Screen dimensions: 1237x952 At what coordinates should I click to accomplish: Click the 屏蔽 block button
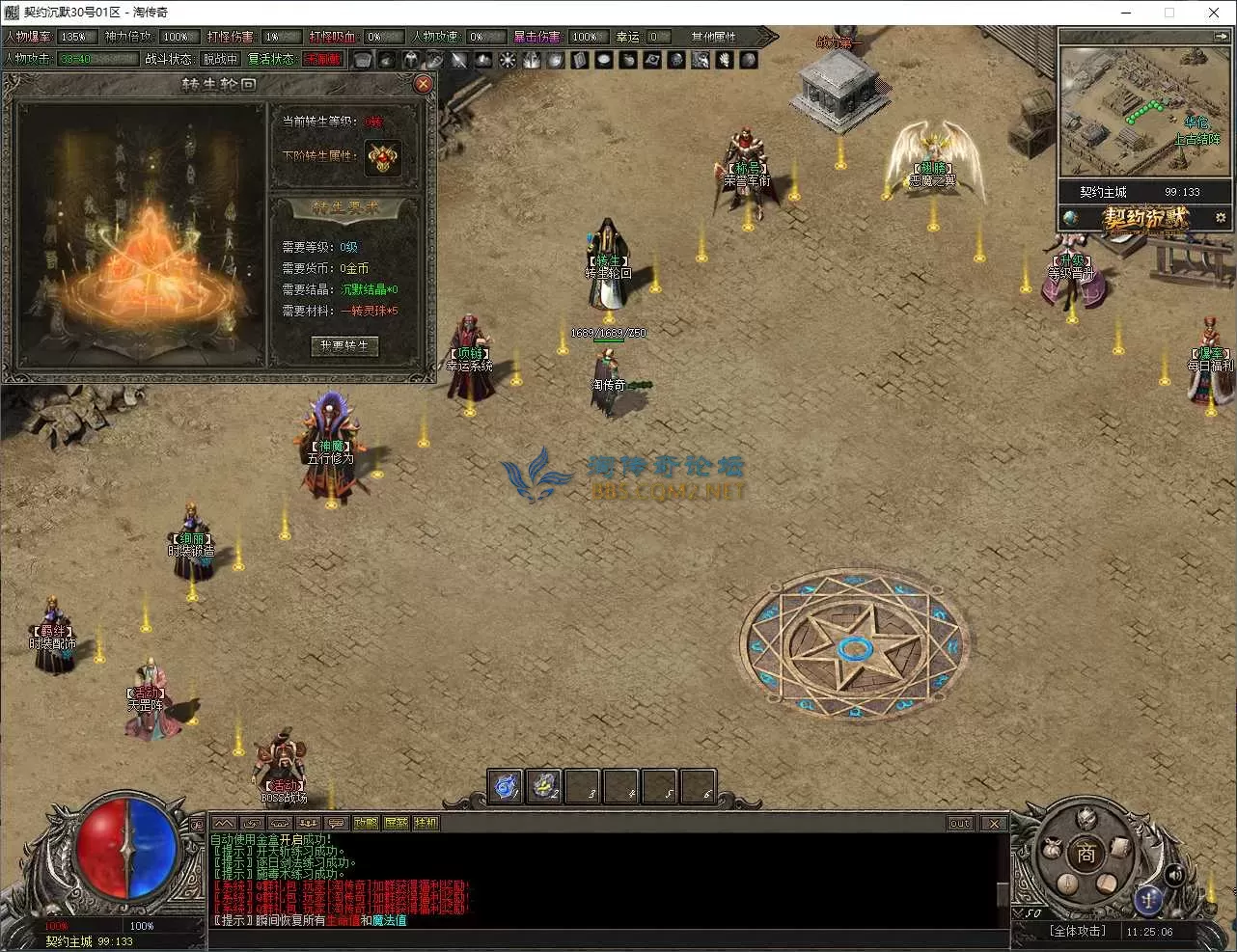(396, 823)
